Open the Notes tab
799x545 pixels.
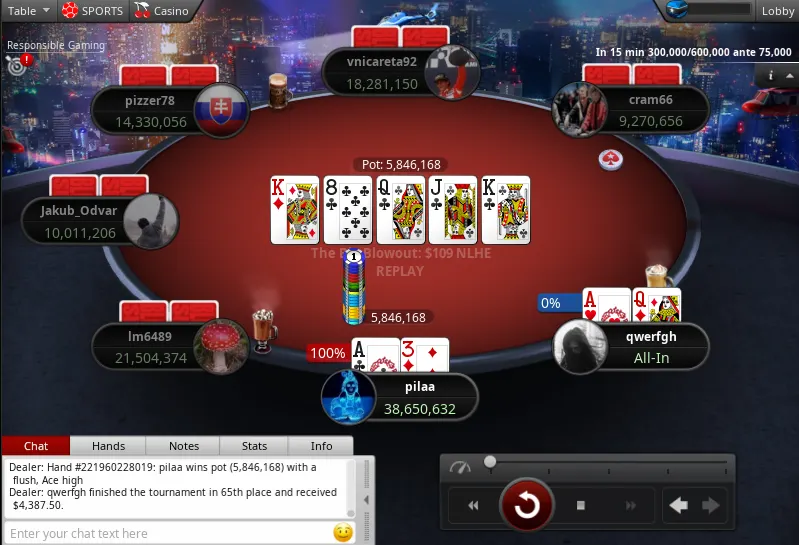click(x=184, y=446)
